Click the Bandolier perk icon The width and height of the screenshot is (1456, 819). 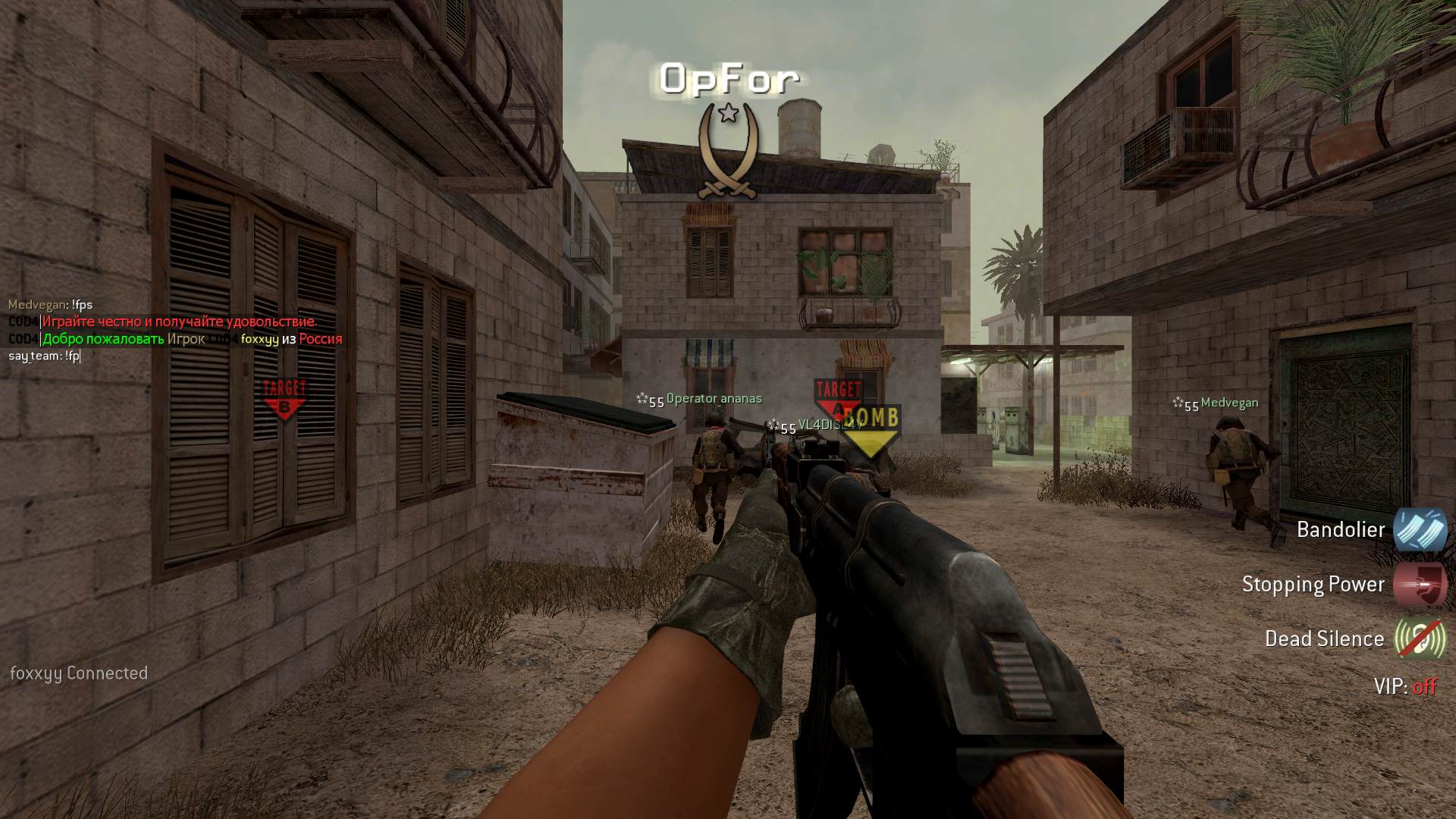[1420, 529]
